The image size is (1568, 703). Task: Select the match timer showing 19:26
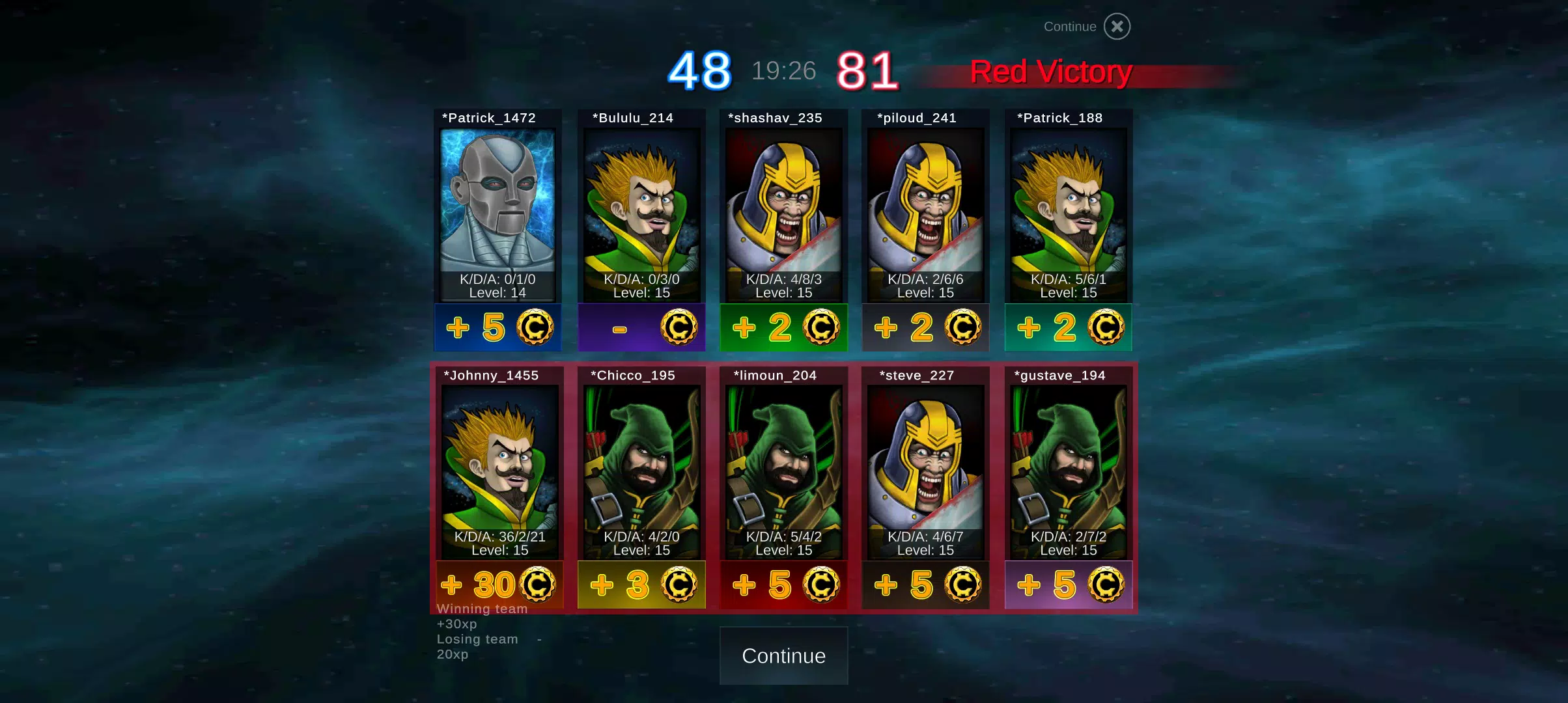point(783,70)
